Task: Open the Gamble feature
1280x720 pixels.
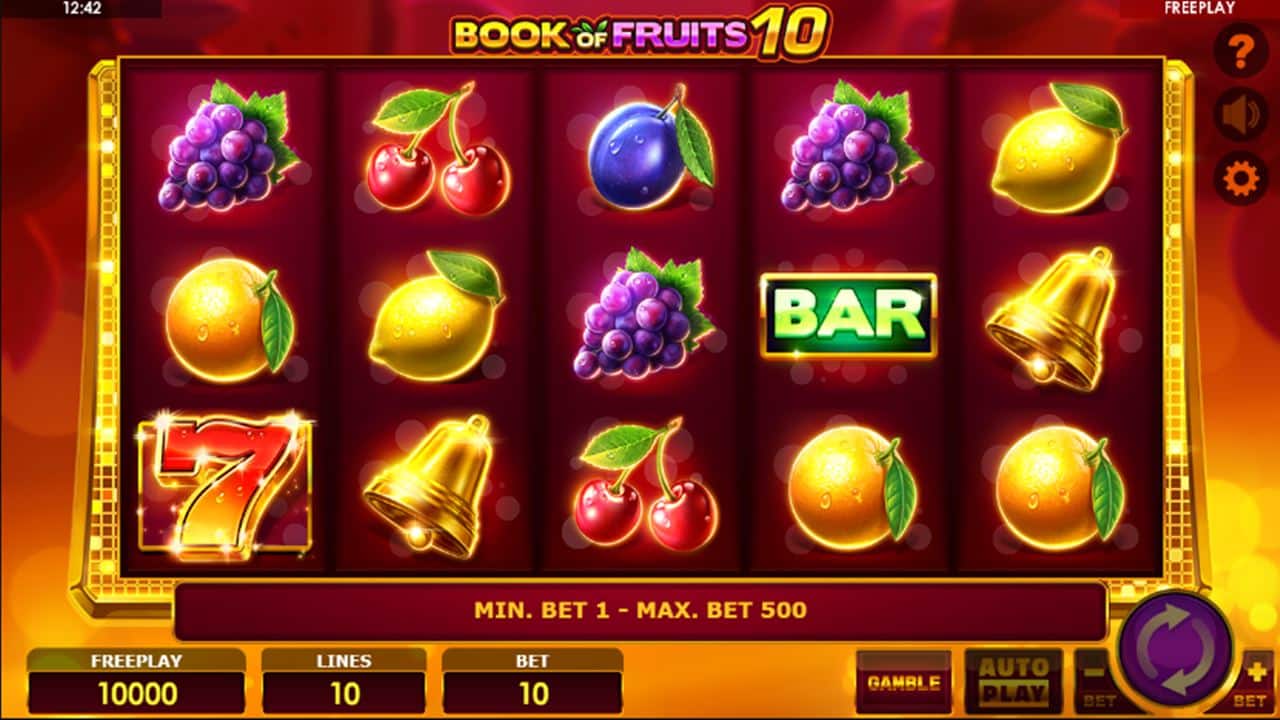Action: click(x=904, y=683)
